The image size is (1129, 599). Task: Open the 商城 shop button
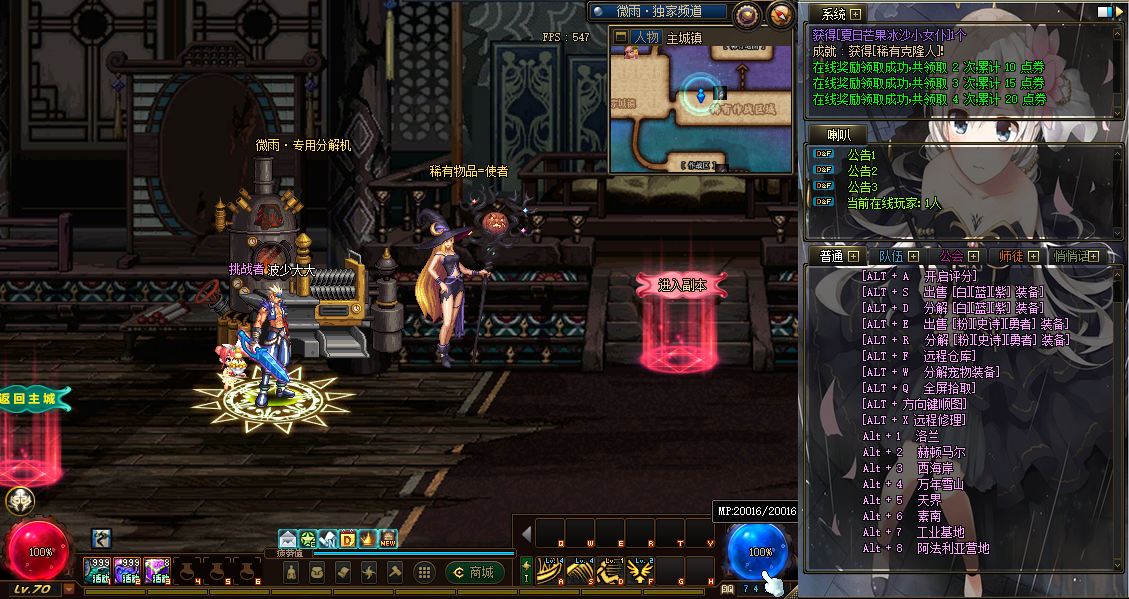click(474, 572)
